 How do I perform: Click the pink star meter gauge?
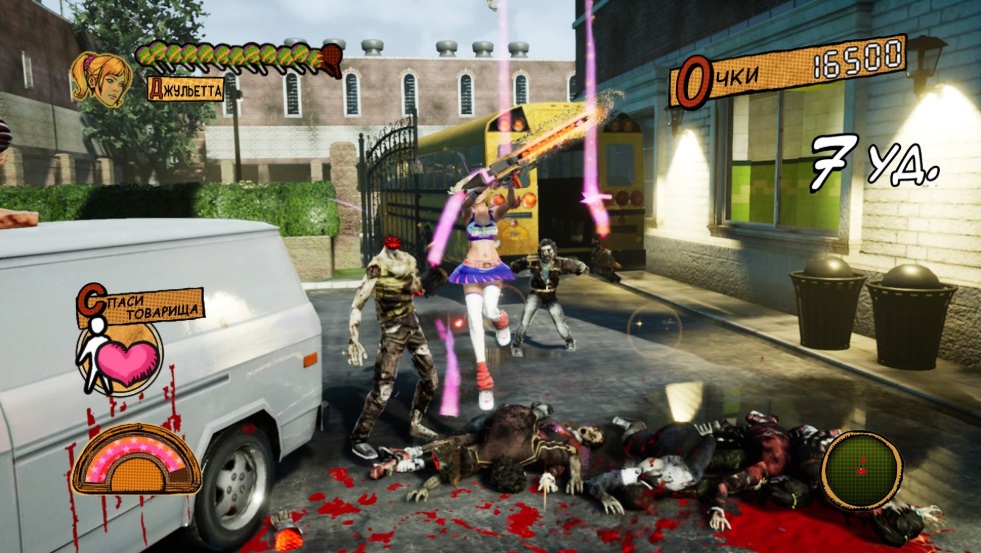[x=136, y=459]
